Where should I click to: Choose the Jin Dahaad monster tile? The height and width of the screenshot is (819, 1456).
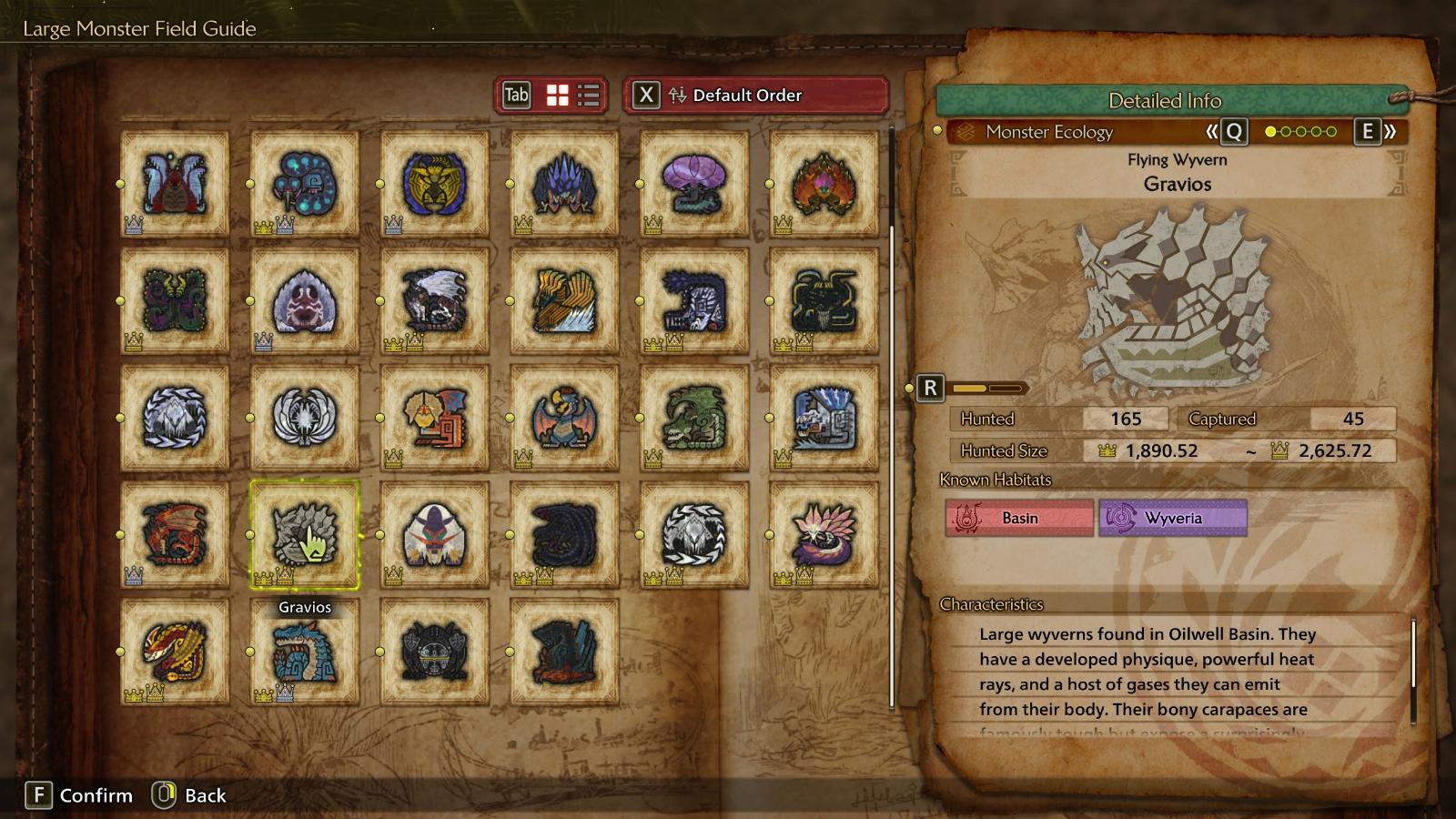[694, 300]
